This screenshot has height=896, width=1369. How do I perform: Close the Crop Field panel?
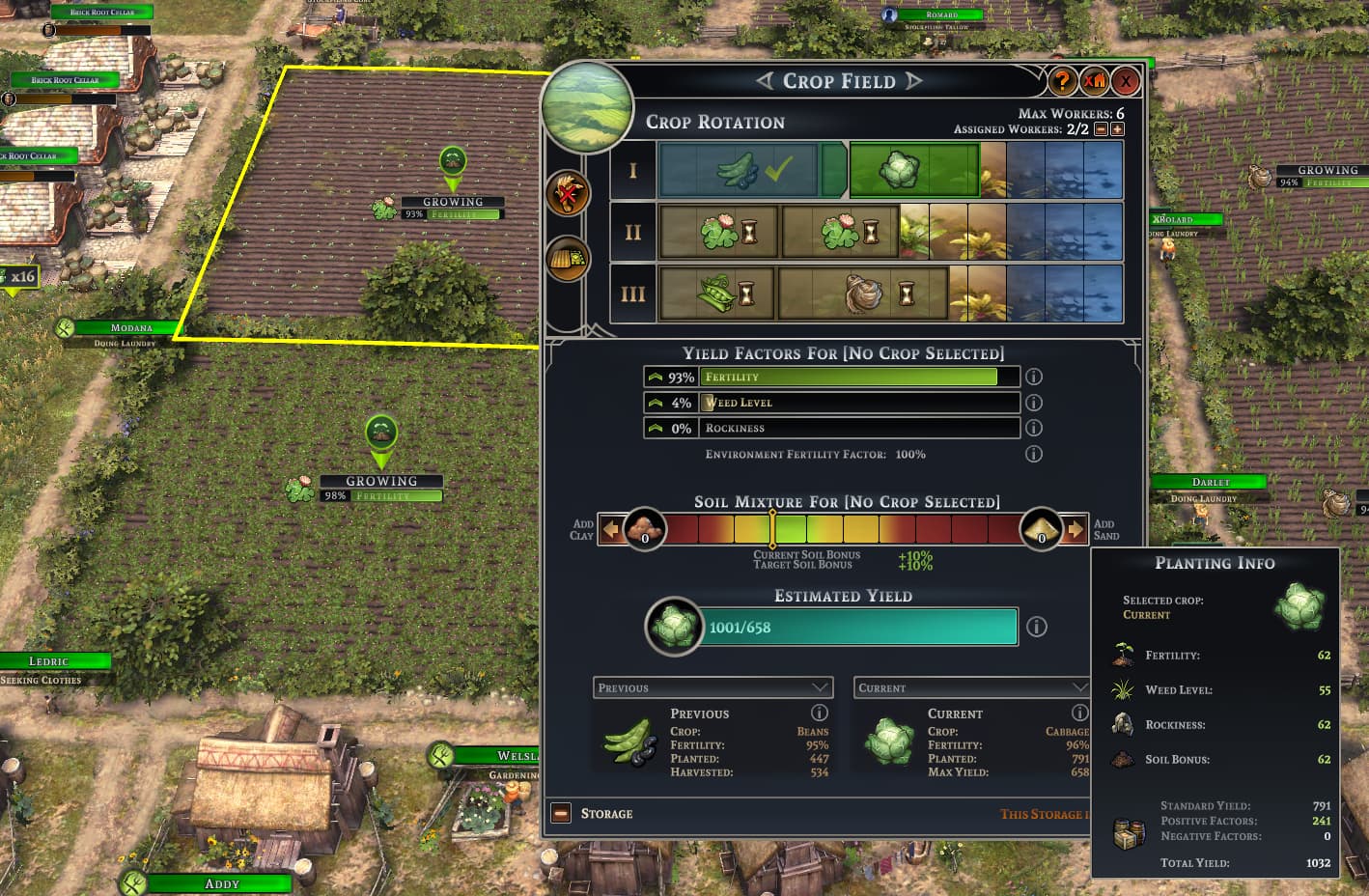1125,81
